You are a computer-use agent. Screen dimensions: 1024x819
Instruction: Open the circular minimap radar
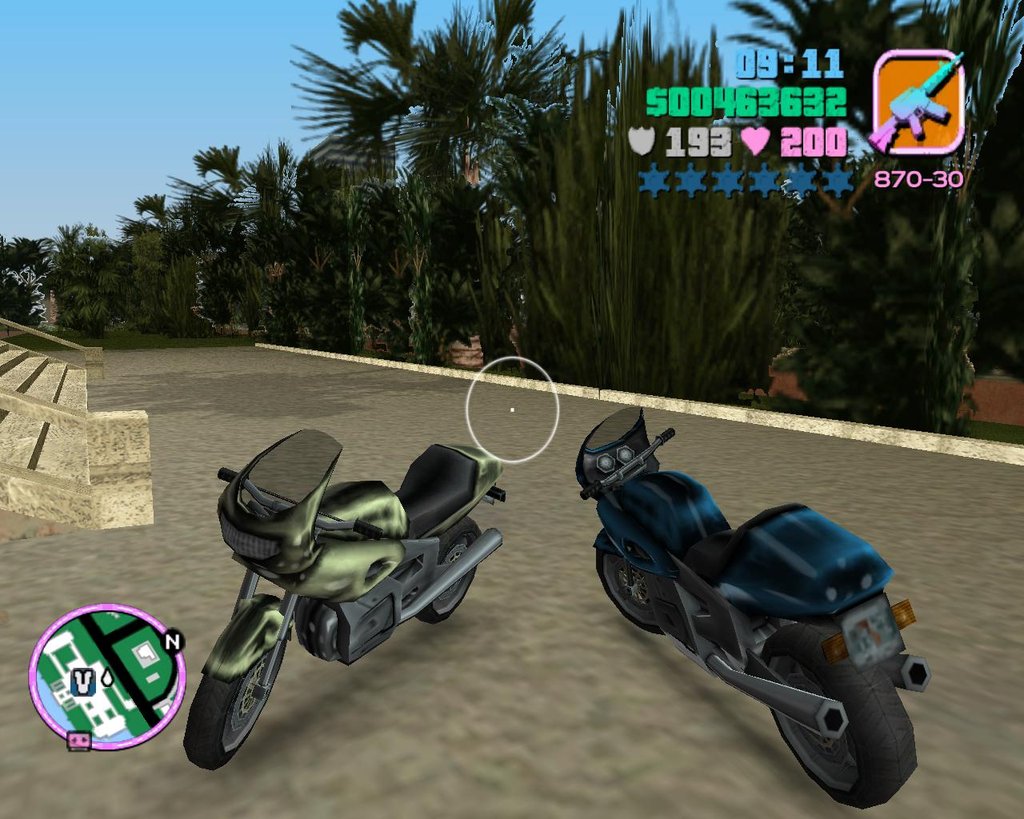coord(107,676)
